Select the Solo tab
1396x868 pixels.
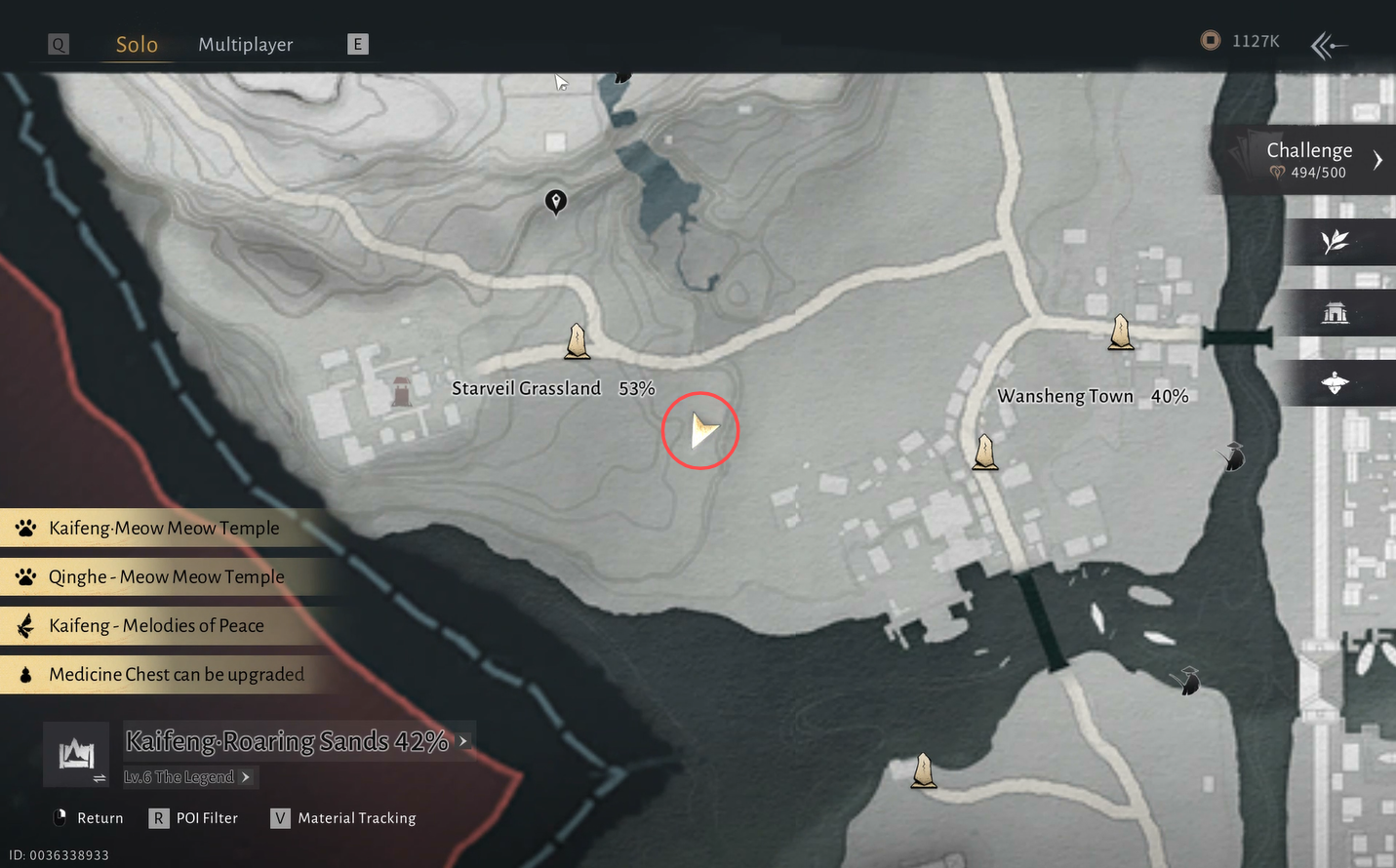(137, 45)
